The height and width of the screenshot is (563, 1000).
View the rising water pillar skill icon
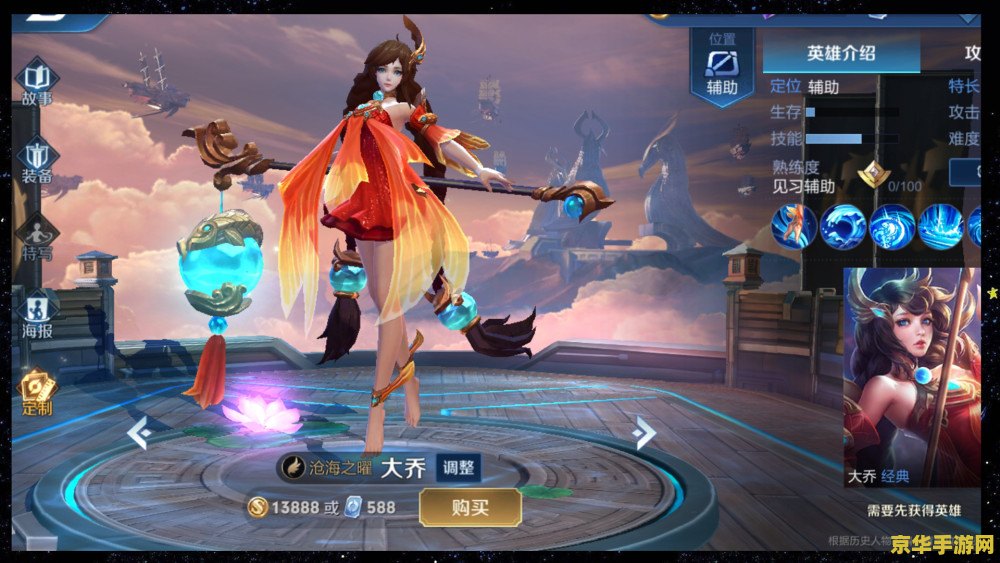tap(940, 226)
